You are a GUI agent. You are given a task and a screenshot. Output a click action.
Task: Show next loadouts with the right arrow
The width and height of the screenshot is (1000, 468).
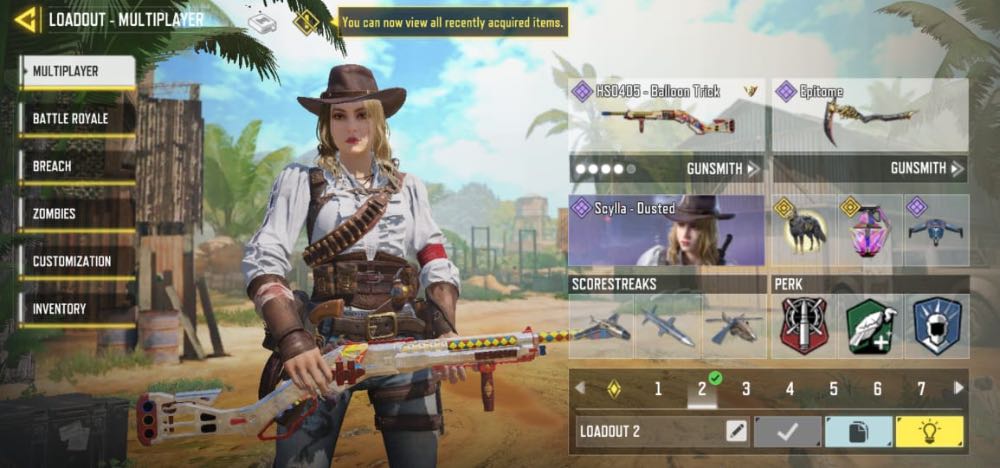(x=959, y=388)
